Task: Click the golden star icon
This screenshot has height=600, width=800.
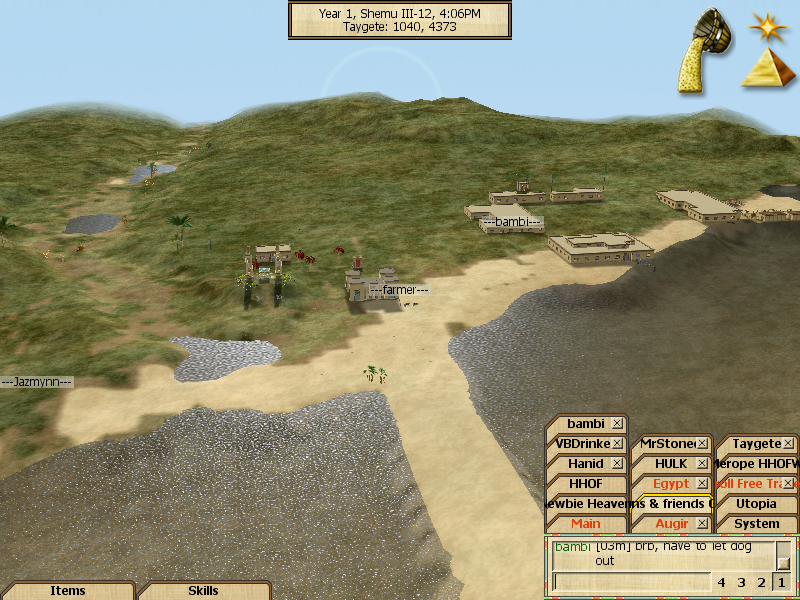Action: click(767, 23)
